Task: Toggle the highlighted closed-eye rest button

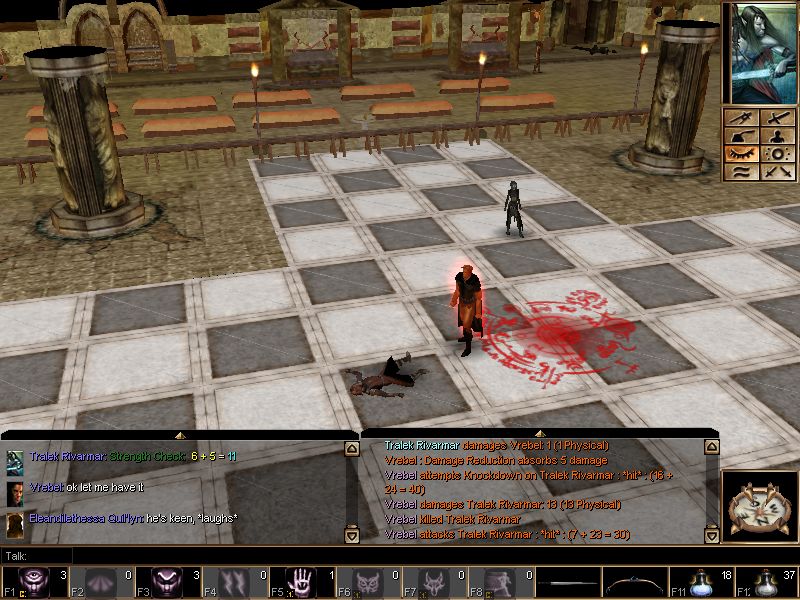Action: 742,154
